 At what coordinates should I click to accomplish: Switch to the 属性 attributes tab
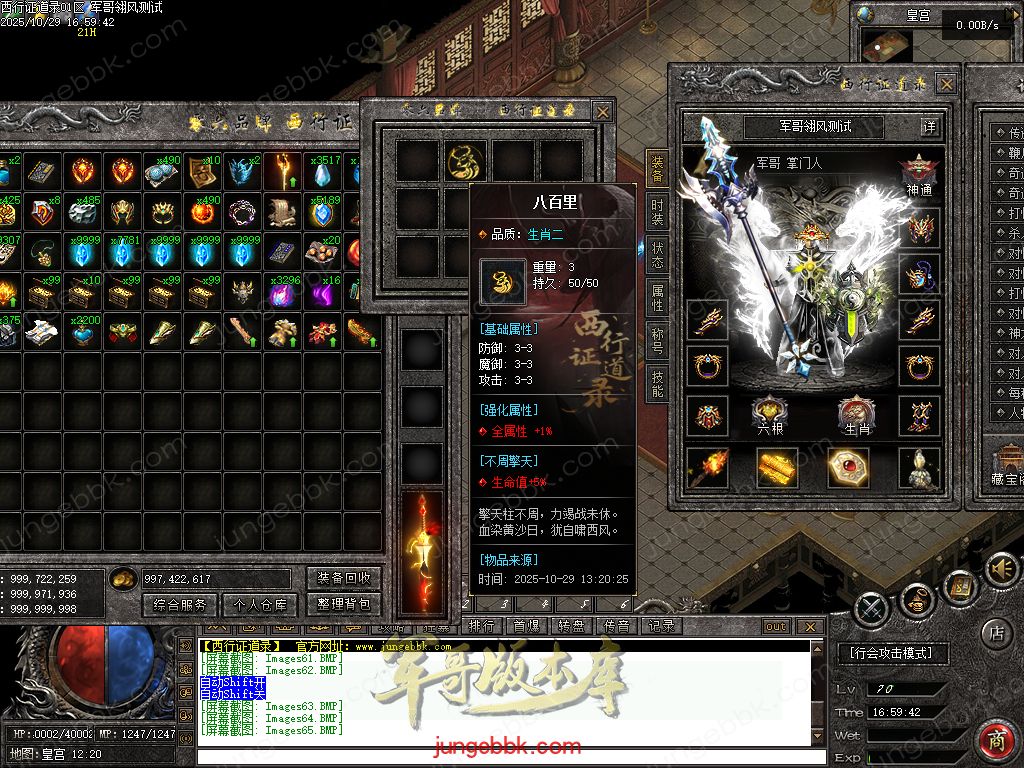[x=657, y=297]
